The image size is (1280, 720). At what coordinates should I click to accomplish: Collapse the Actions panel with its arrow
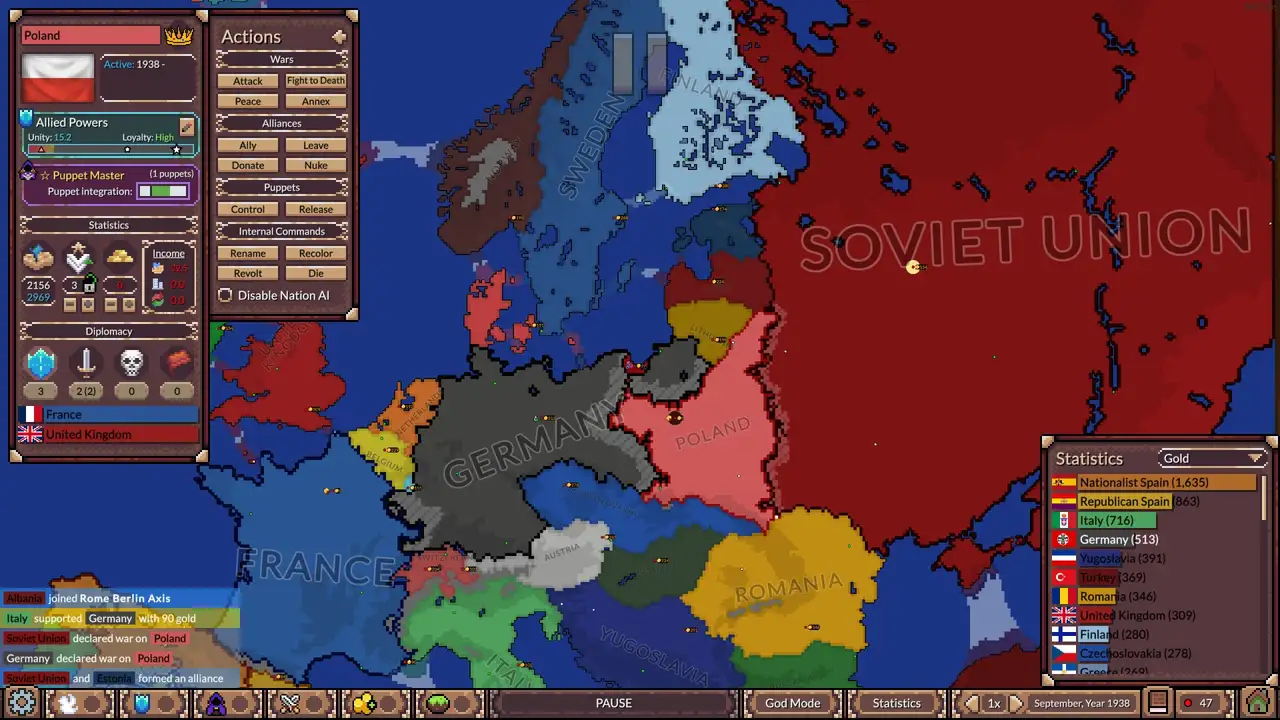338,35
